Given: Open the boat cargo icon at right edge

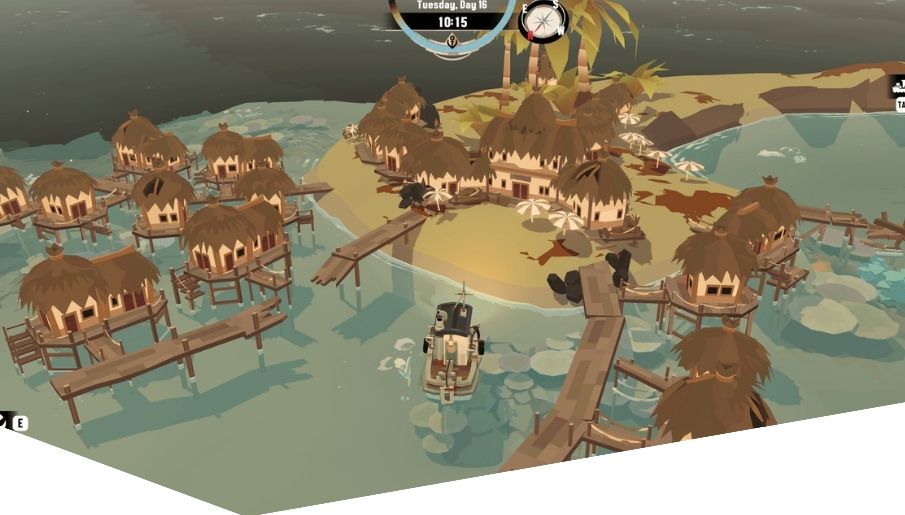Looking at the screenshot, I should (x=898, y=89).
